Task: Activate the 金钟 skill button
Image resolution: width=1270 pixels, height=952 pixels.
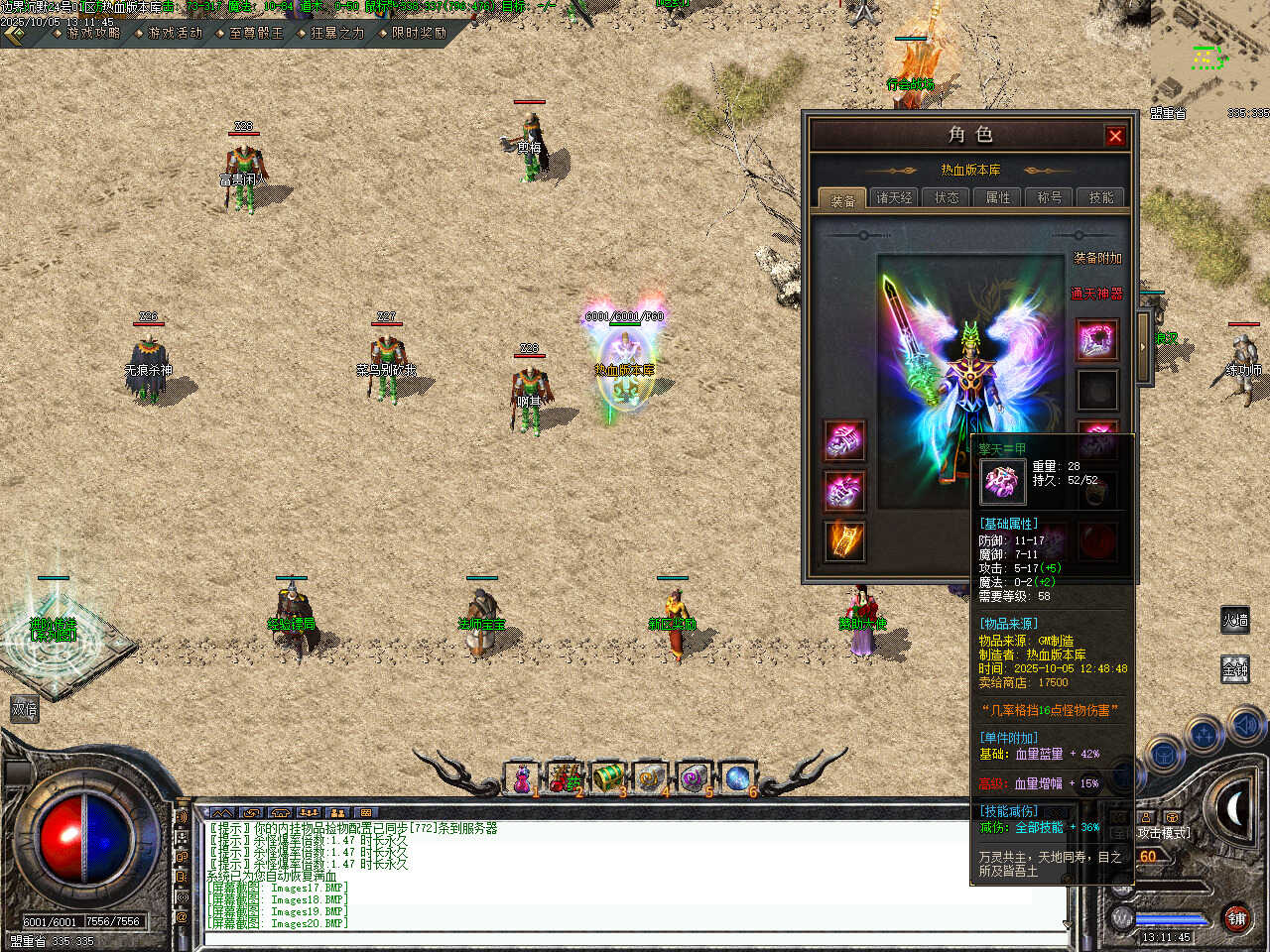Action: click(x=1234, y=669)
